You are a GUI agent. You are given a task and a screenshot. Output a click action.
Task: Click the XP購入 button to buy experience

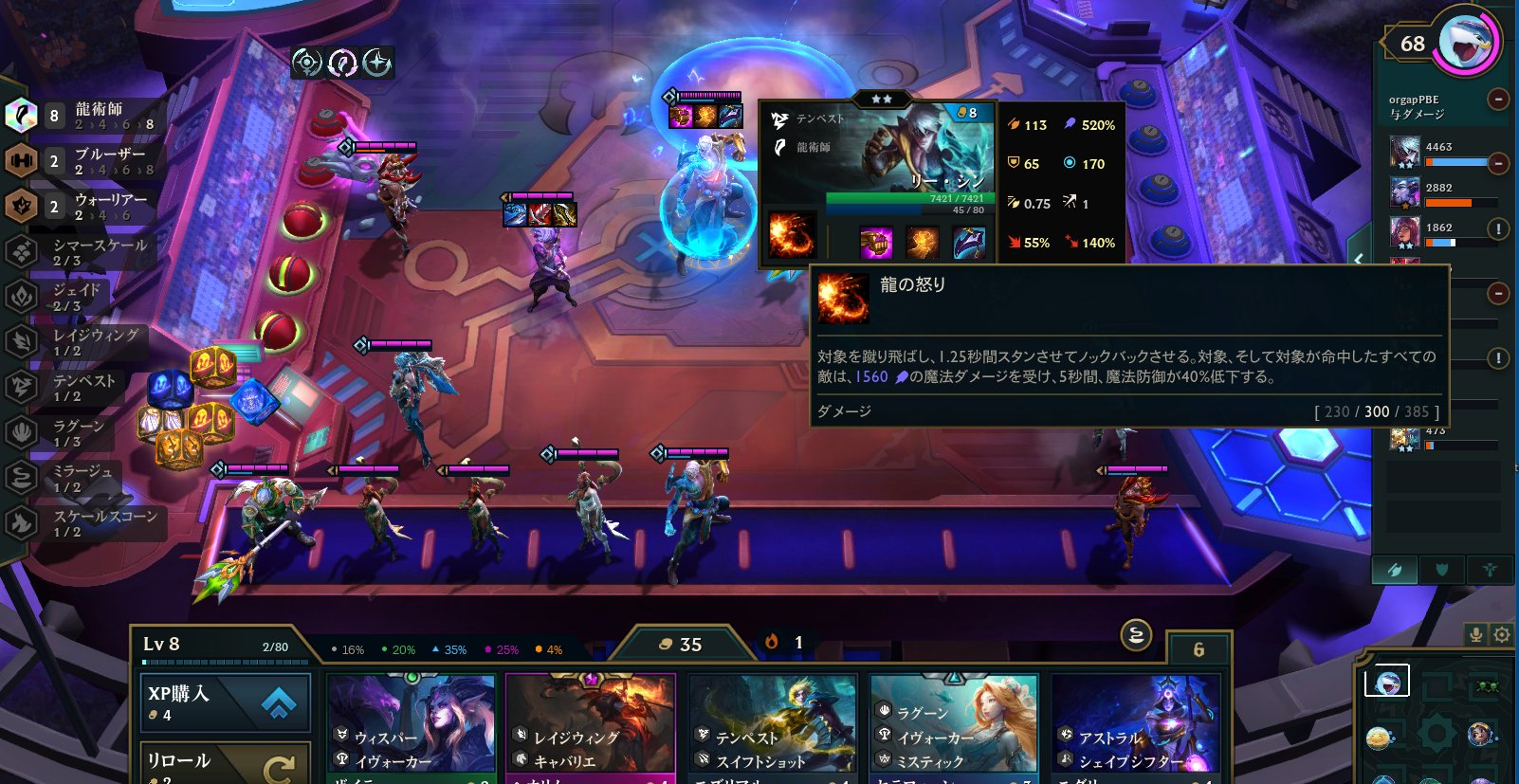click(225, 702)
